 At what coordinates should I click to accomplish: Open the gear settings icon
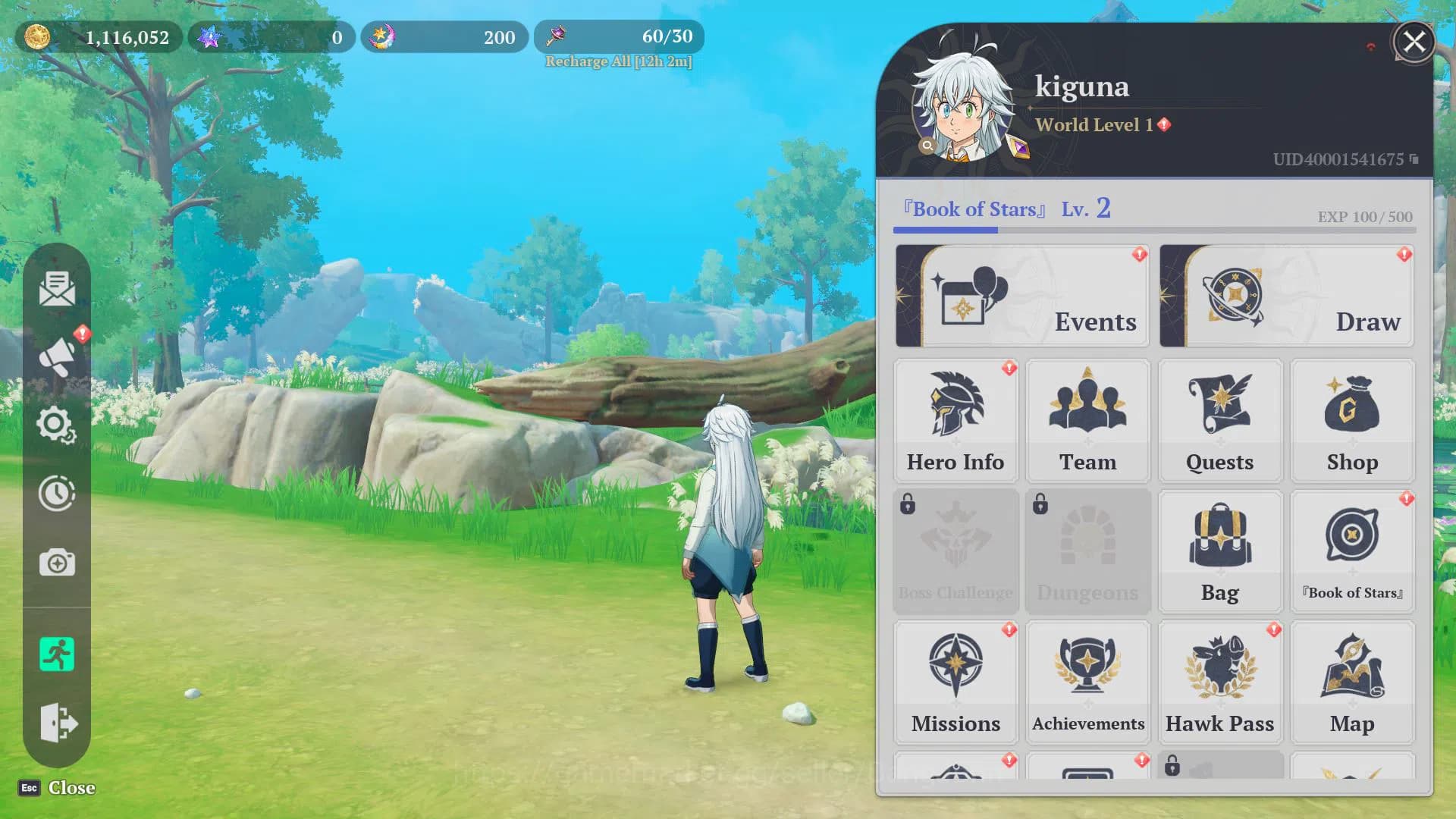click(57, 425)
